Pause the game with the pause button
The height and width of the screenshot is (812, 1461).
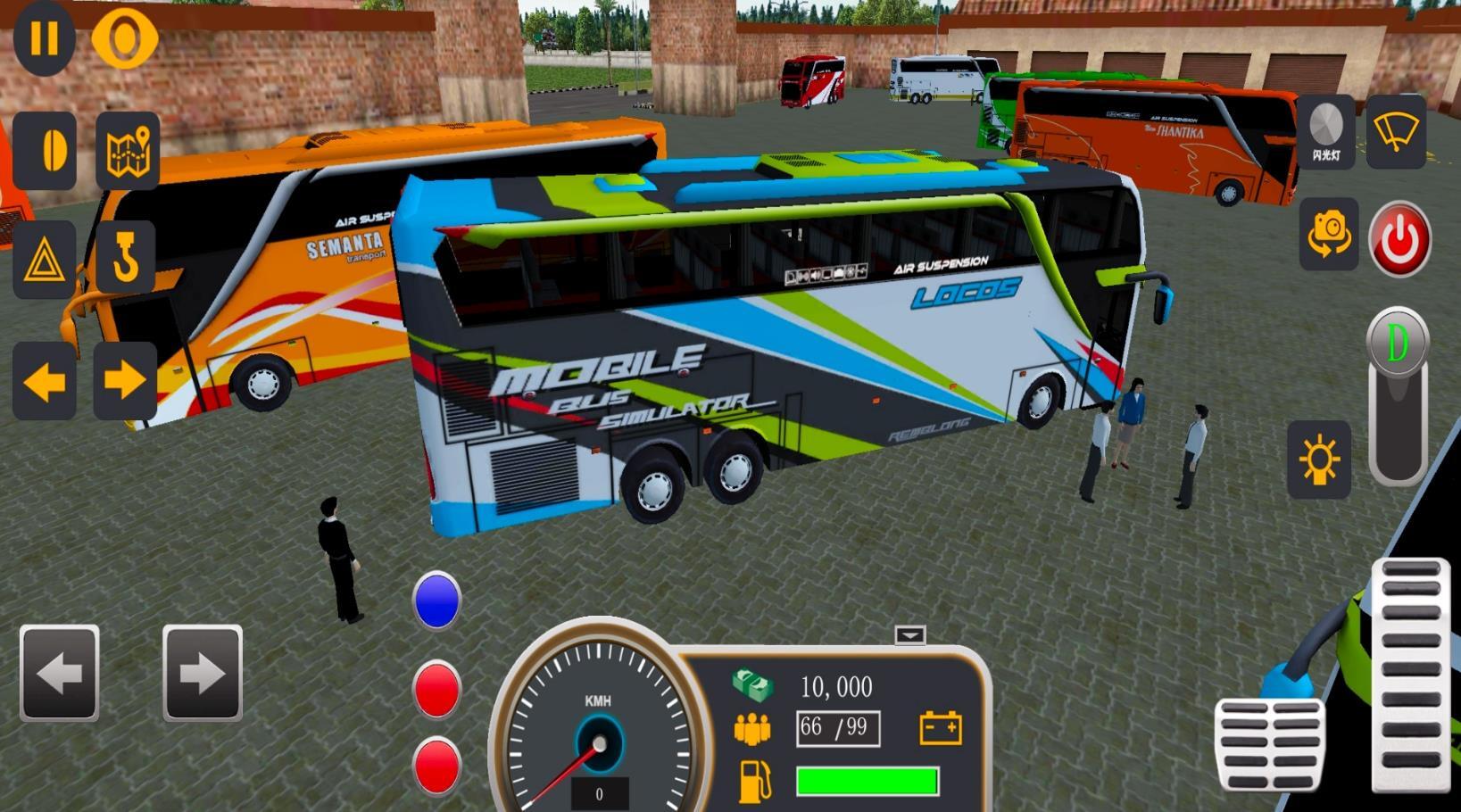click(x=44, y=38)
